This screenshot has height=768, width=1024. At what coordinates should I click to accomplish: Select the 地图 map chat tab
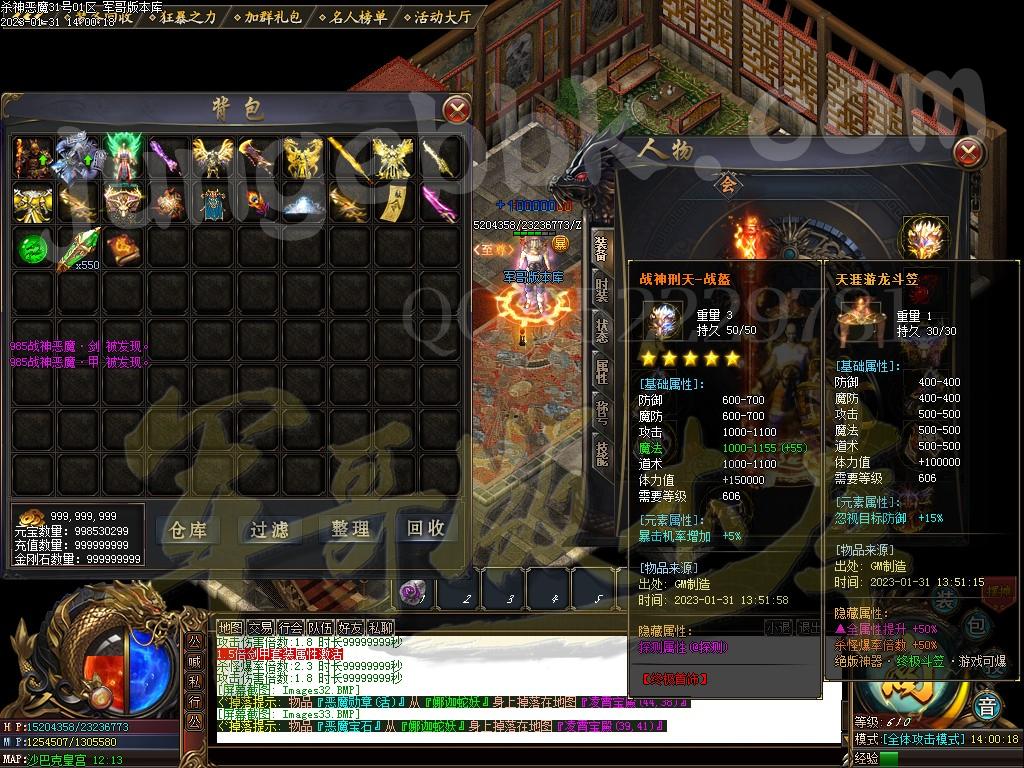(x=230, y=628)
